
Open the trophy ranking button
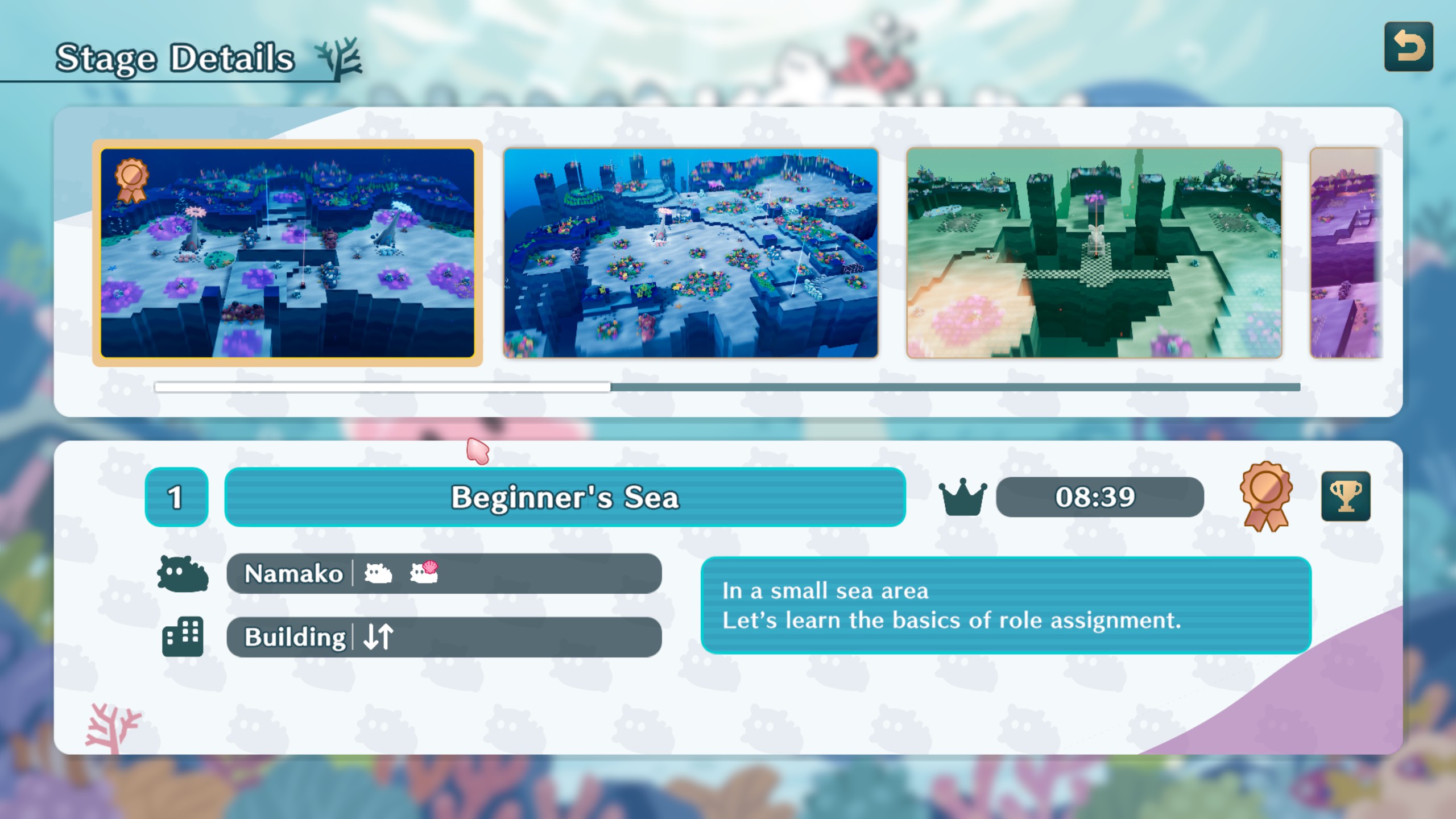click(x=1345, y=497)
